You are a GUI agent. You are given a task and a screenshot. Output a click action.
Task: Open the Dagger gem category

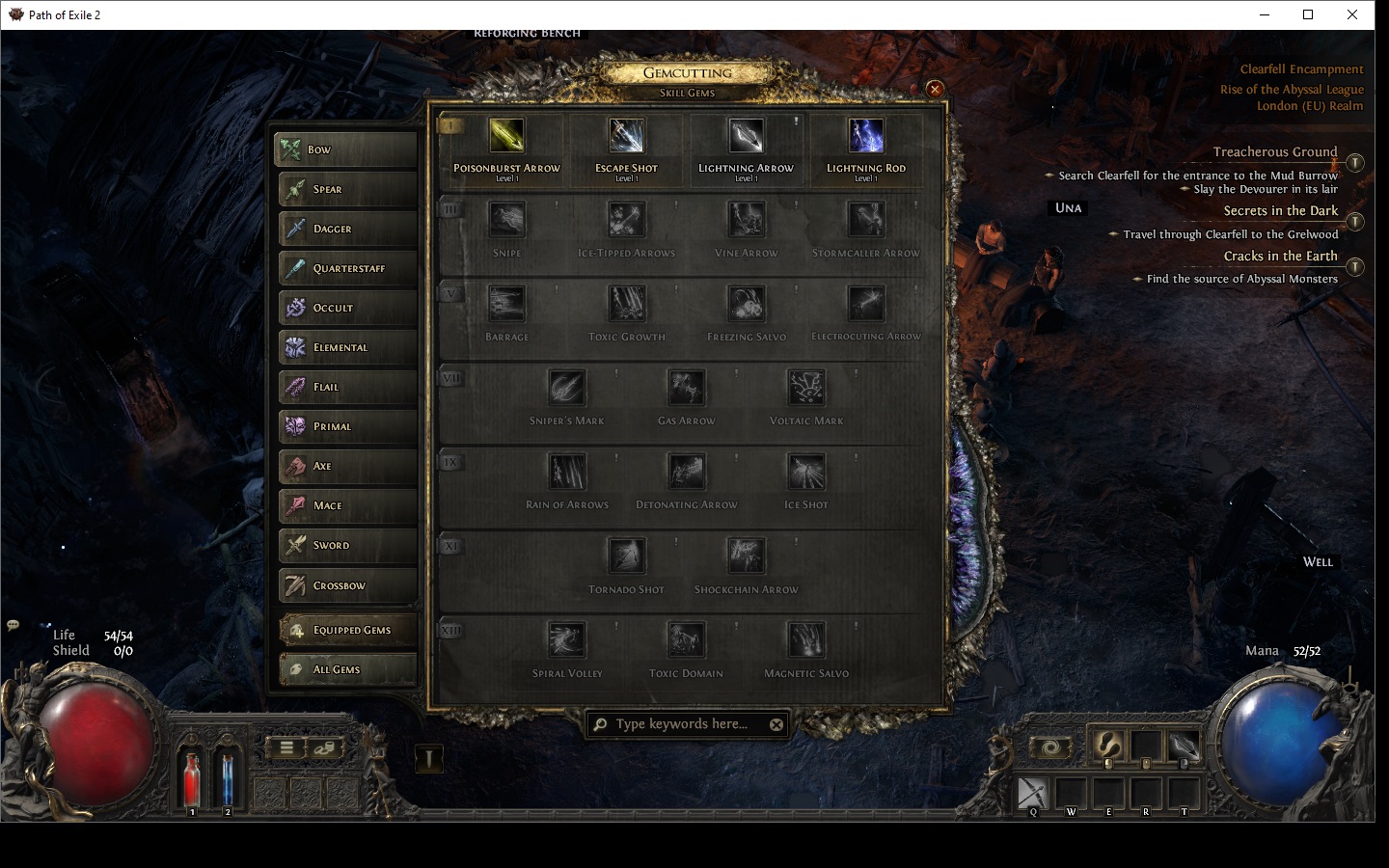(347, 229)
